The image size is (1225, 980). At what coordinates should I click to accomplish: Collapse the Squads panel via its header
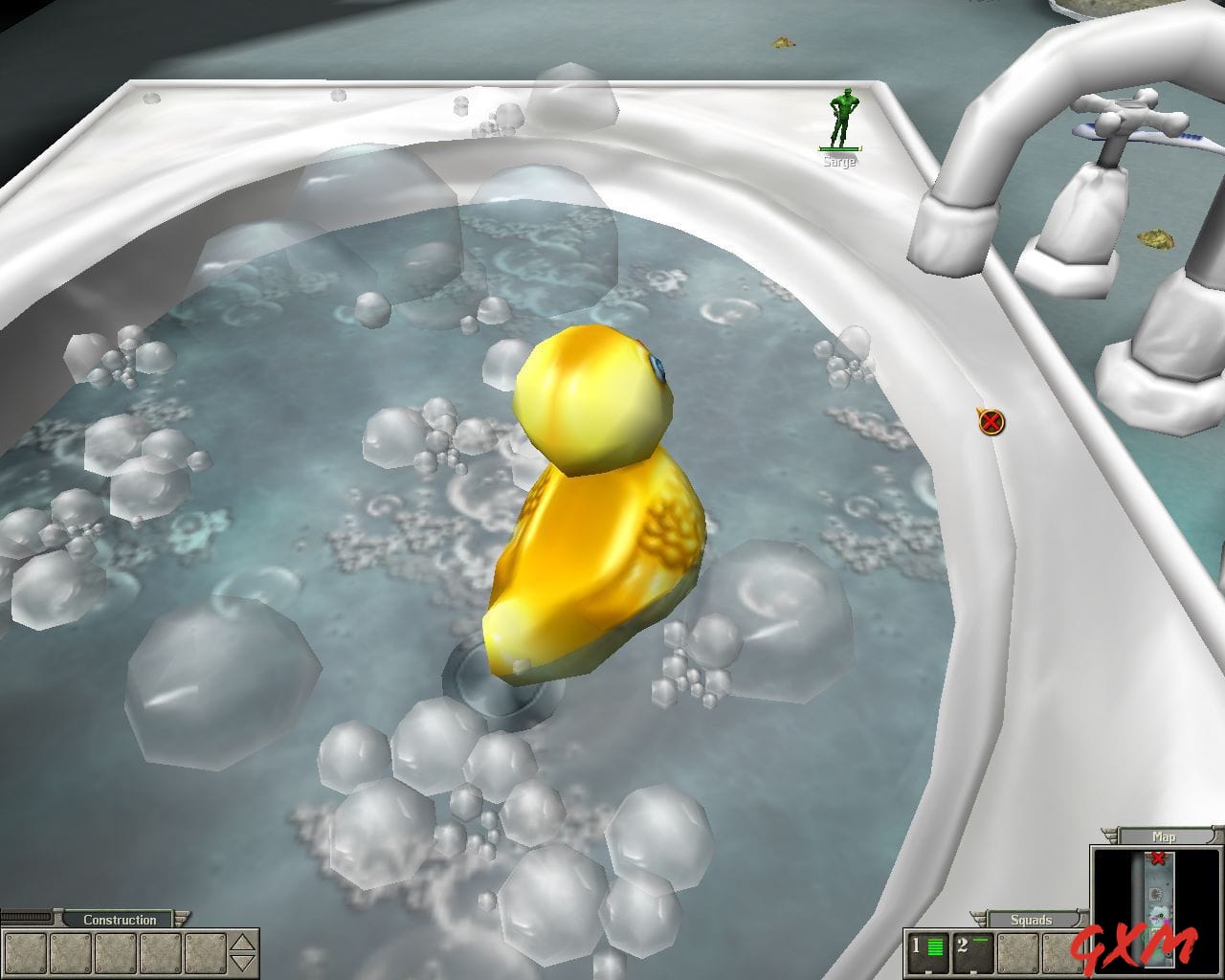click(x=1030, y=919)
